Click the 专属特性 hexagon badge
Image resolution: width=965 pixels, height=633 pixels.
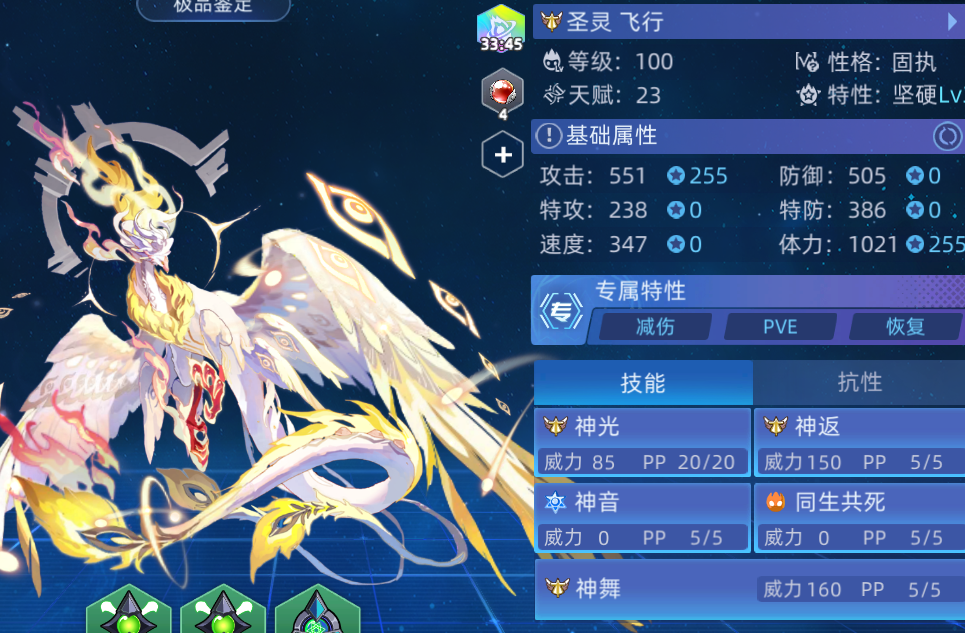click(561, 312)
